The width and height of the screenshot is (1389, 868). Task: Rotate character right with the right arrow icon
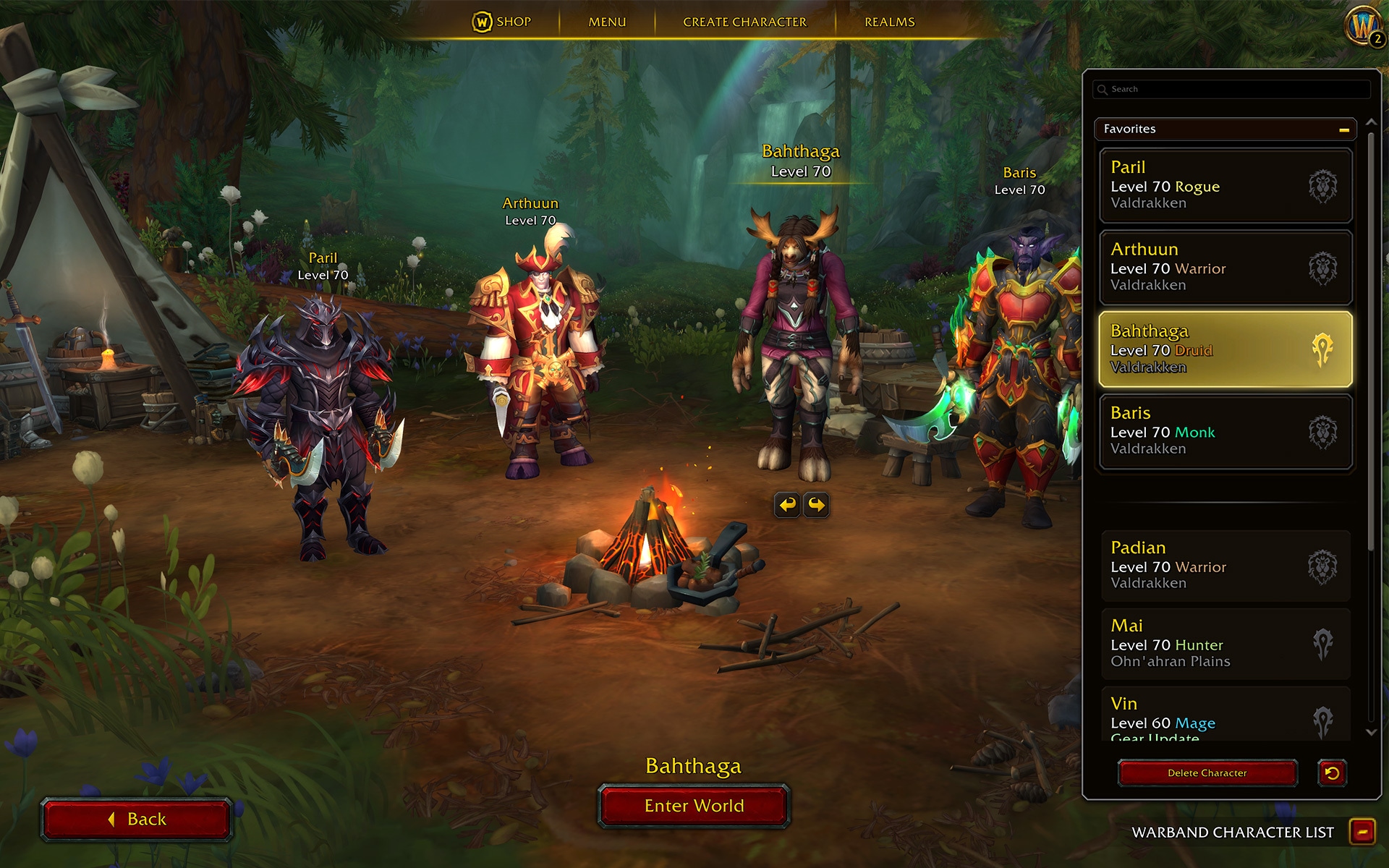(x=816, y=505)
